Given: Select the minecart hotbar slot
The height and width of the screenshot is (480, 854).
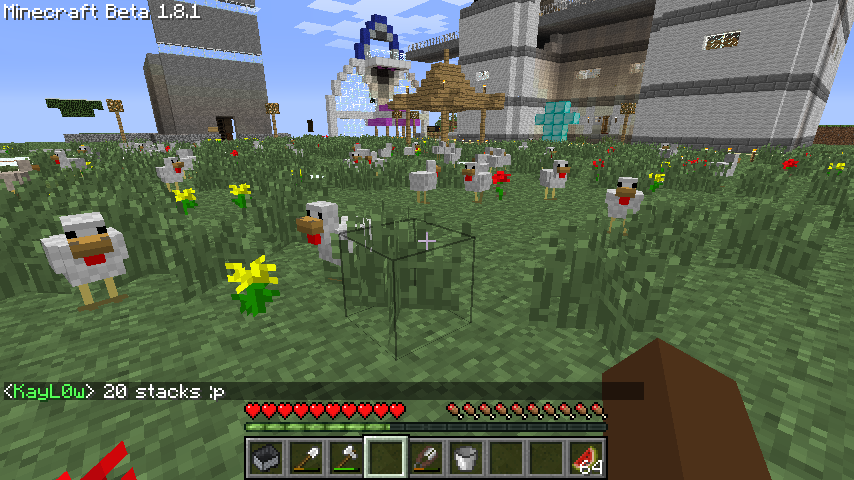Looking at the screenshot, I should (x=265, y=458).
